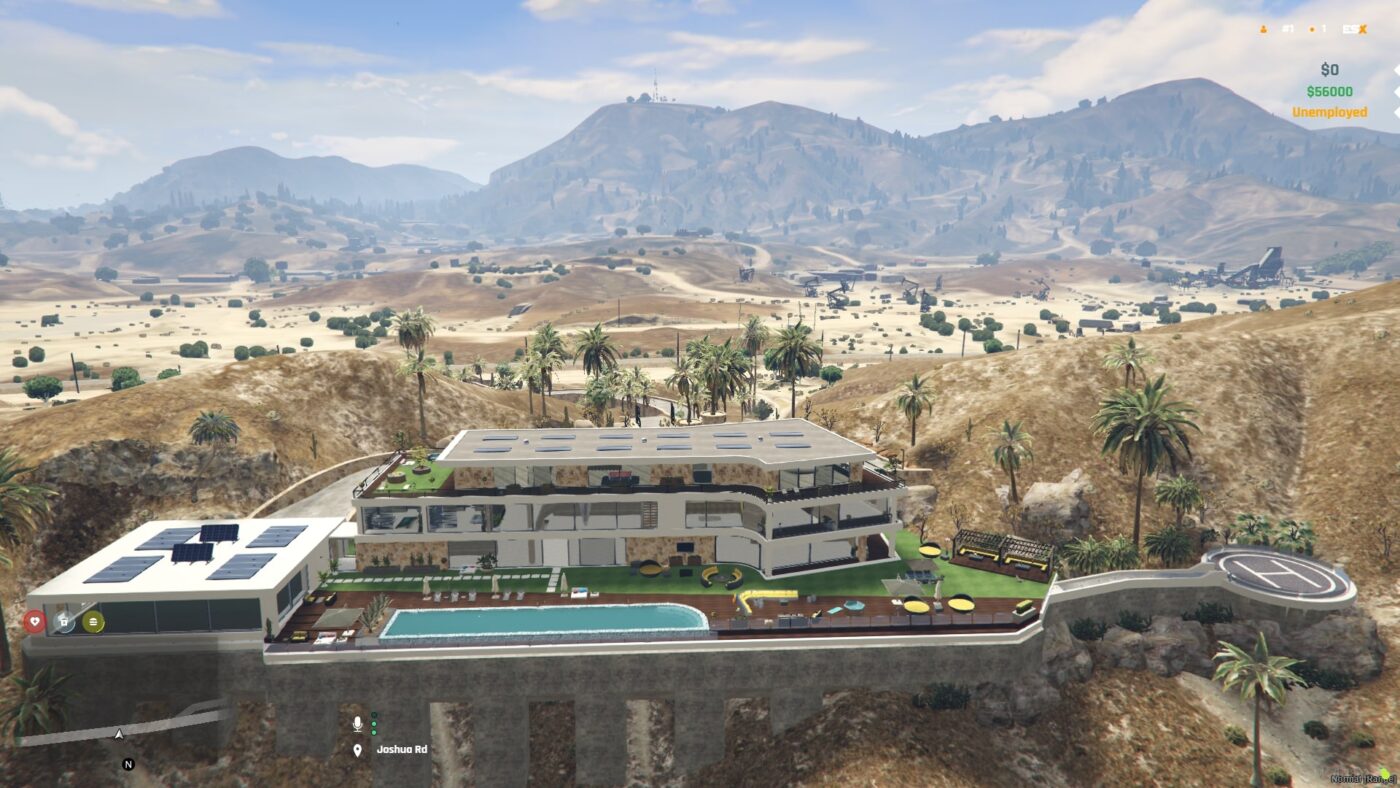
Task: Click the Joshua Rd street name text
Action: (403, 750)
